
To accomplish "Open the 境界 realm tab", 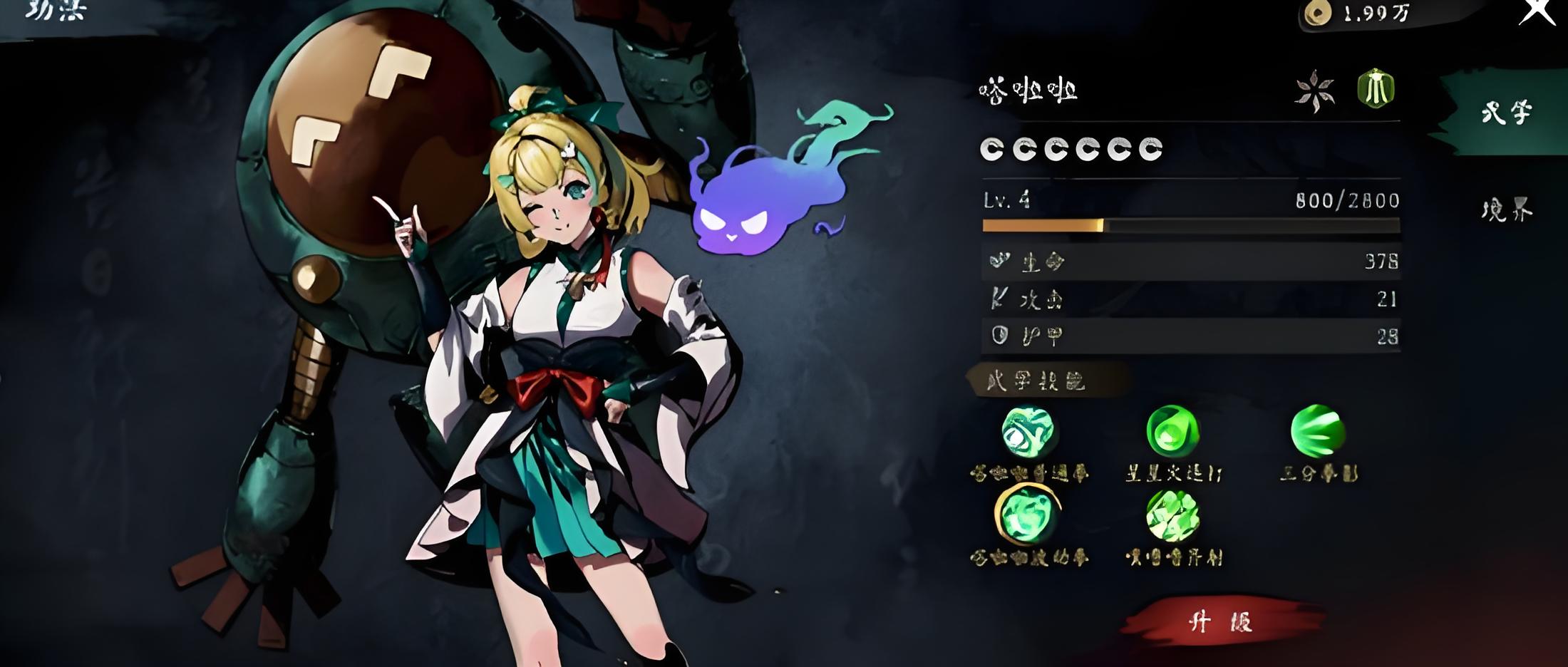I will pyautogui.click(x=1506, y=210).
